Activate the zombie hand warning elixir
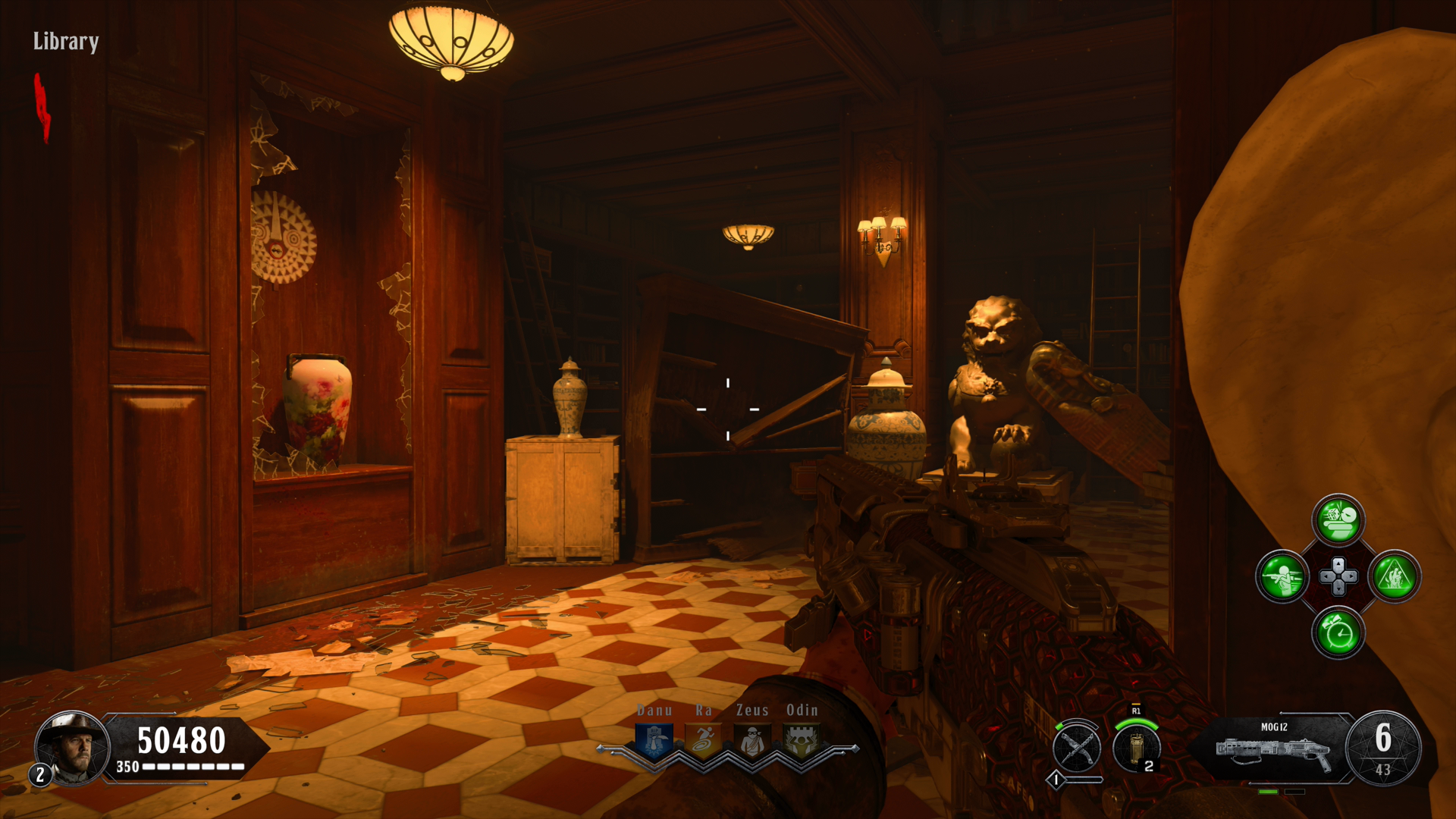The image size is (1456, 819). point(1395,576)
